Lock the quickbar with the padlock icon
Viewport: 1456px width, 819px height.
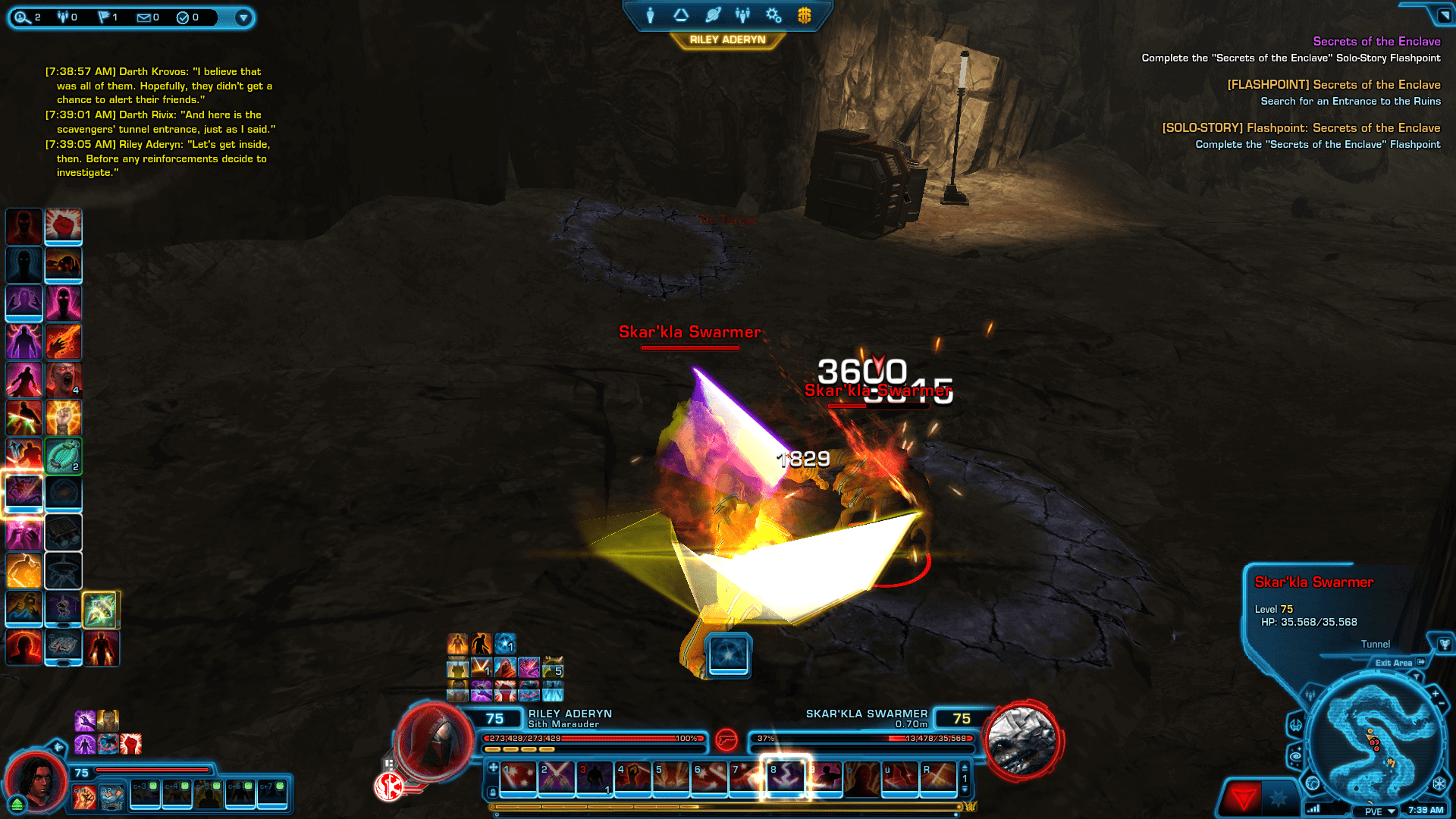point(492,792)
